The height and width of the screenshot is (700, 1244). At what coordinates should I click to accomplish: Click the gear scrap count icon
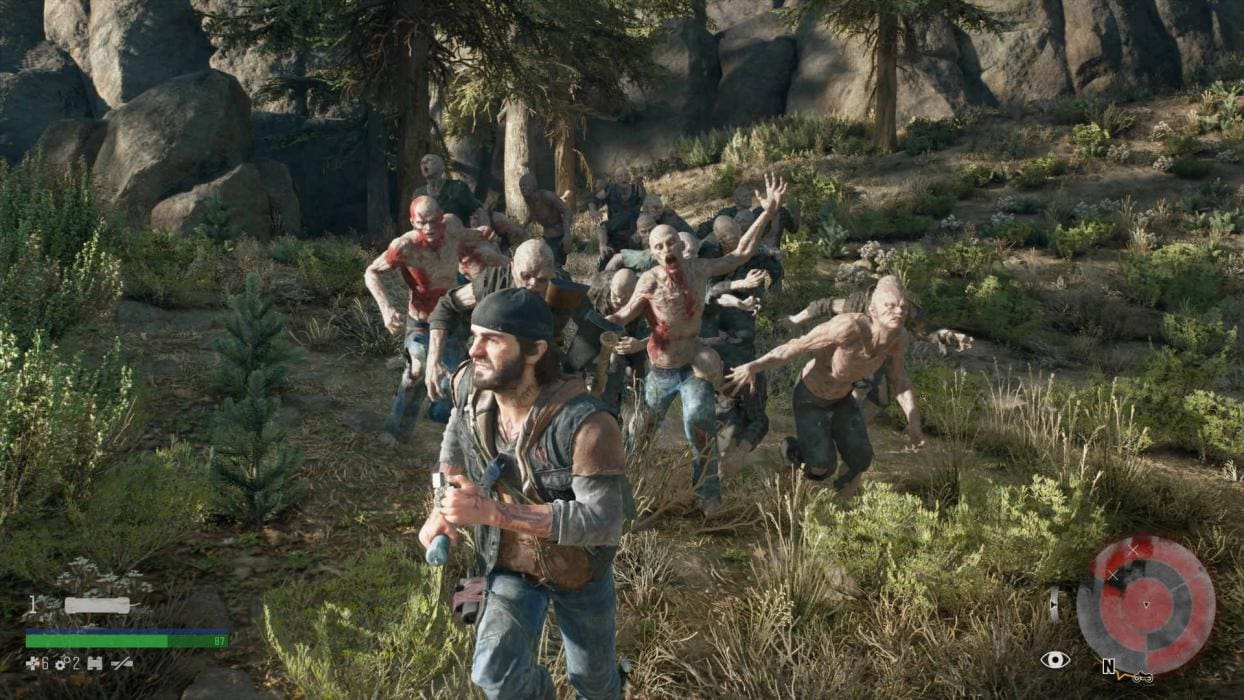(61, 663)
